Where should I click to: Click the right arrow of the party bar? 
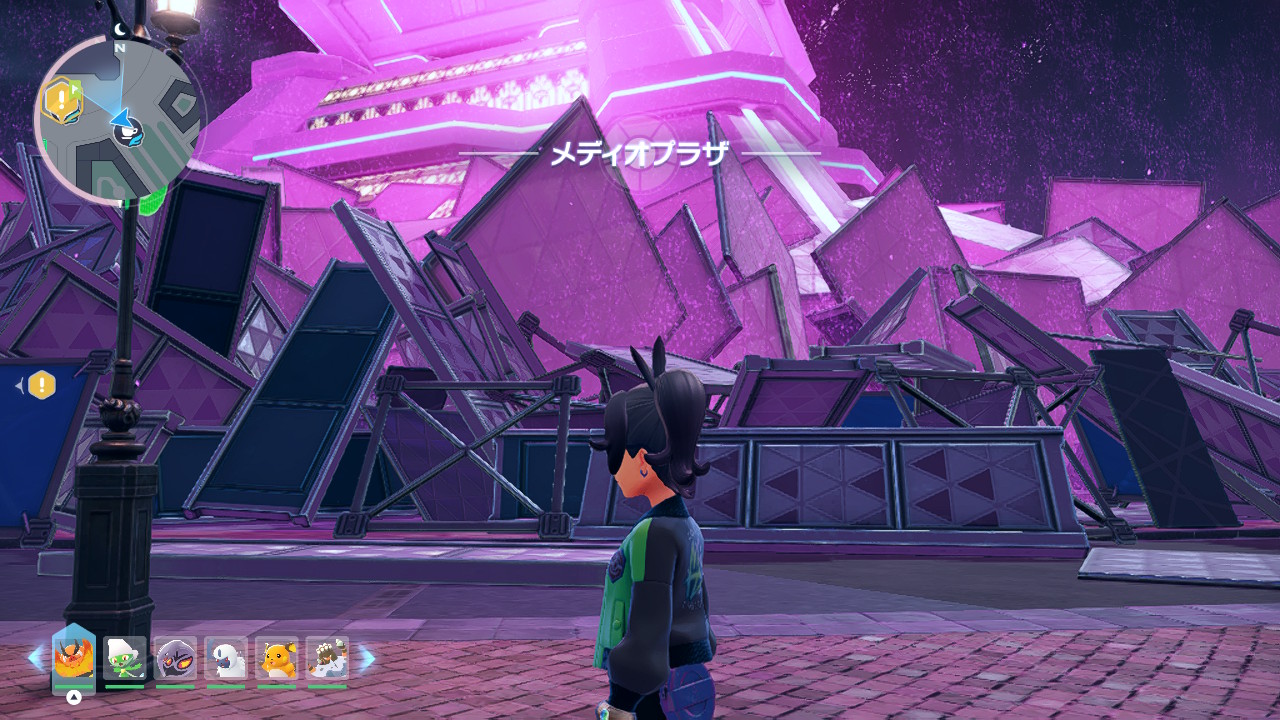(x=367, y=658)
